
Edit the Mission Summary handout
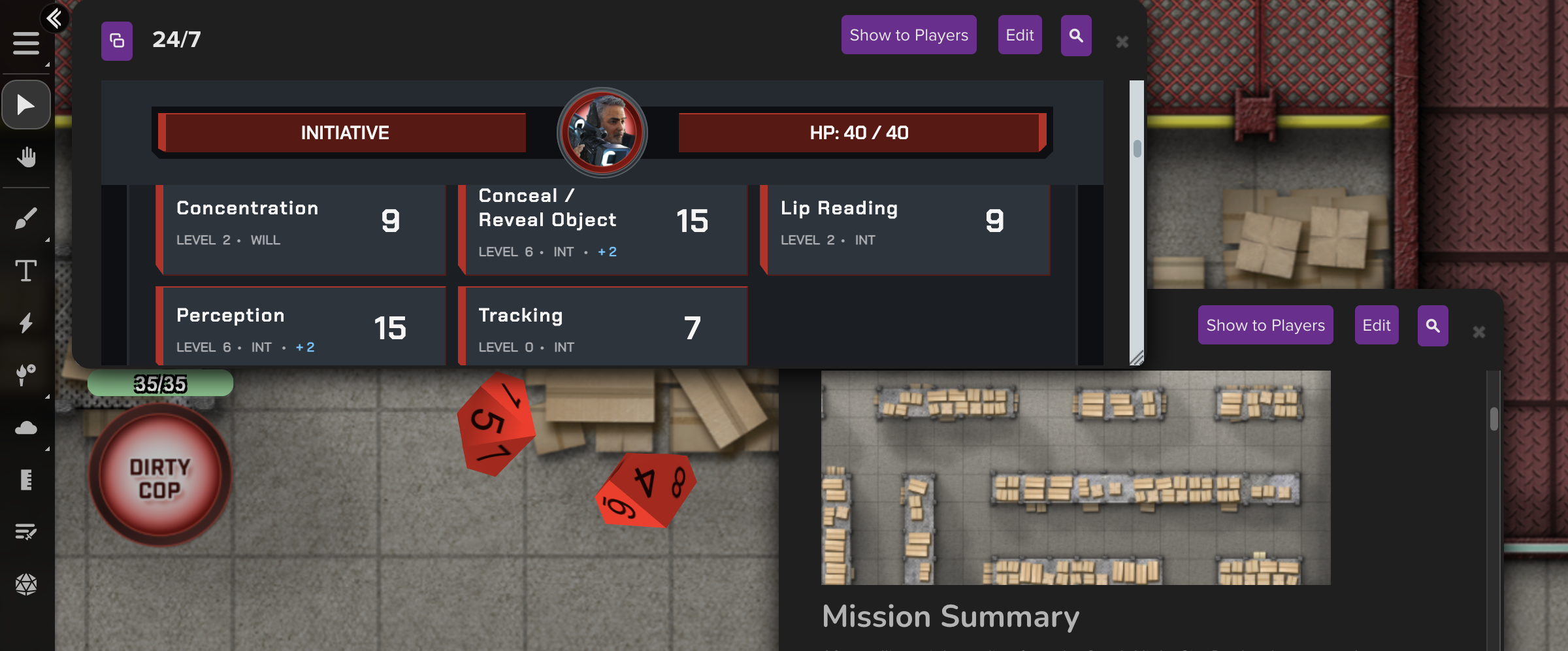click(x=1376, y=325)
